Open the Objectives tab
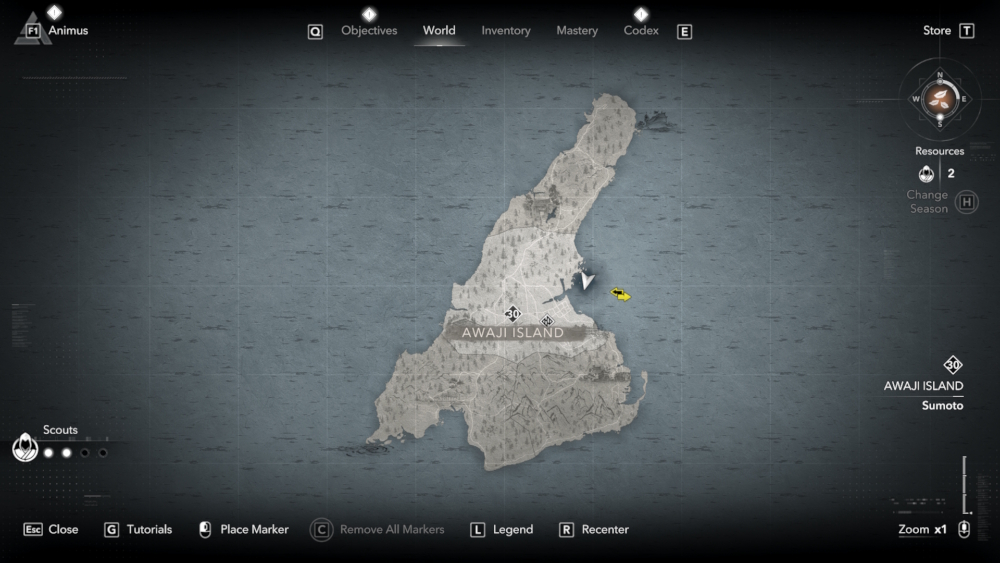The height and width of the screenshot is (563, 1000). (x=369, y=31)
